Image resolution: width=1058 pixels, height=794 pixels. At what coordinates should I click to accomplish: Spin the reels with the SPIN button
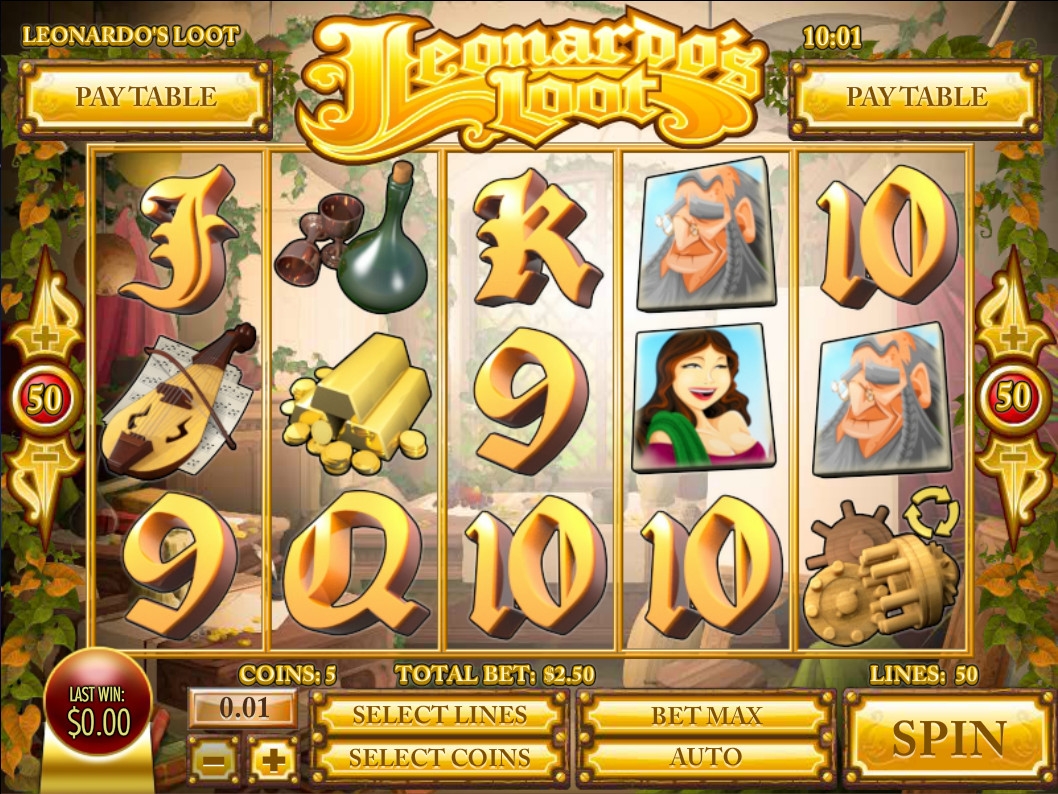coord(948,738)
